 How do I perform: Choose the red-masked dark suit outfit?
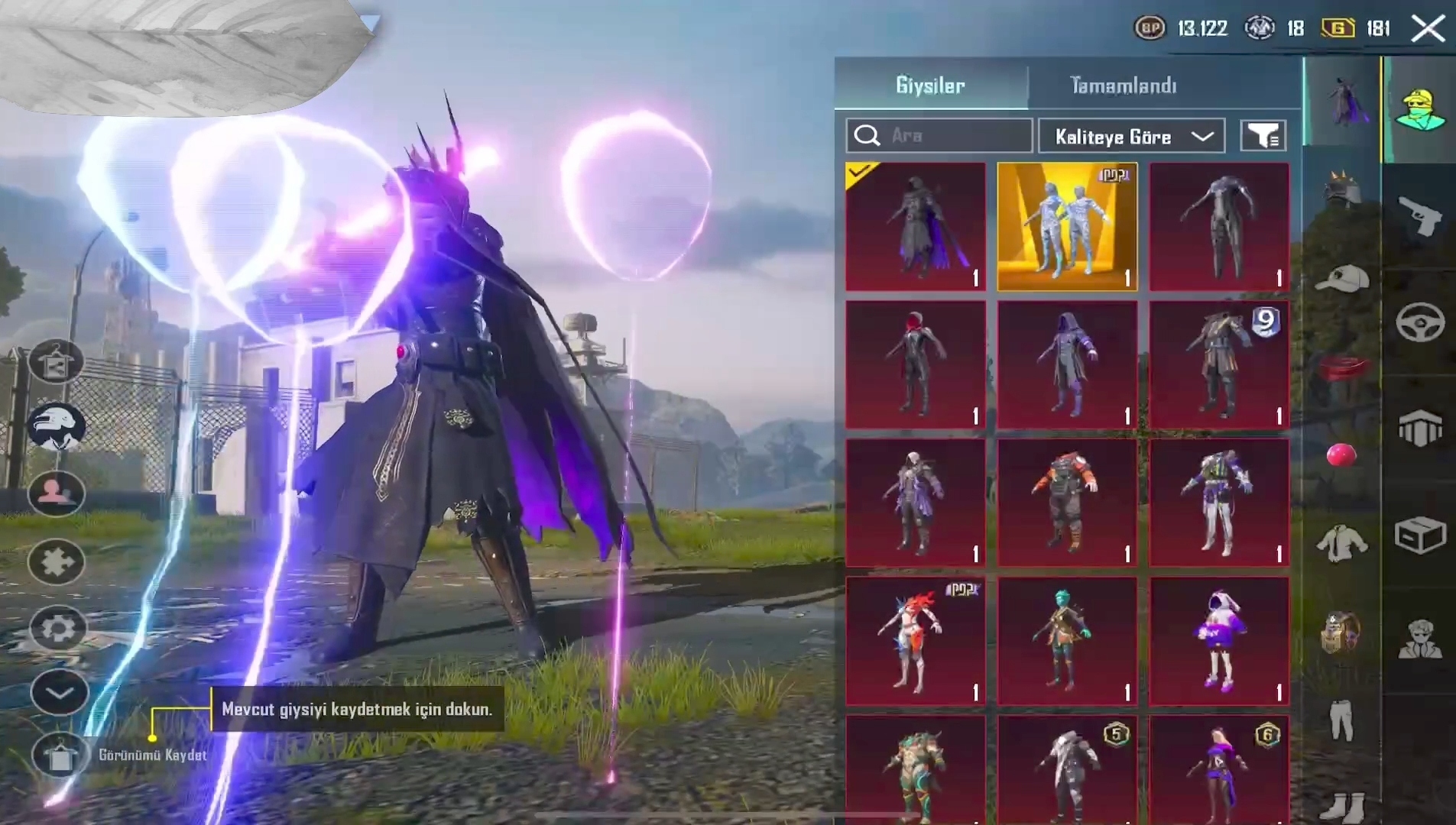pos(915,364)
